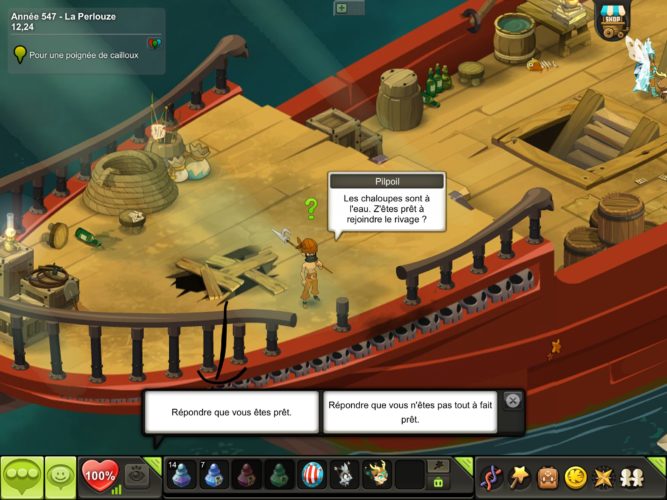The height and width of the screenshot is (500, 667).
Task: Click the yellow smiley face menu icon
Action: click(x=575, y=475)
